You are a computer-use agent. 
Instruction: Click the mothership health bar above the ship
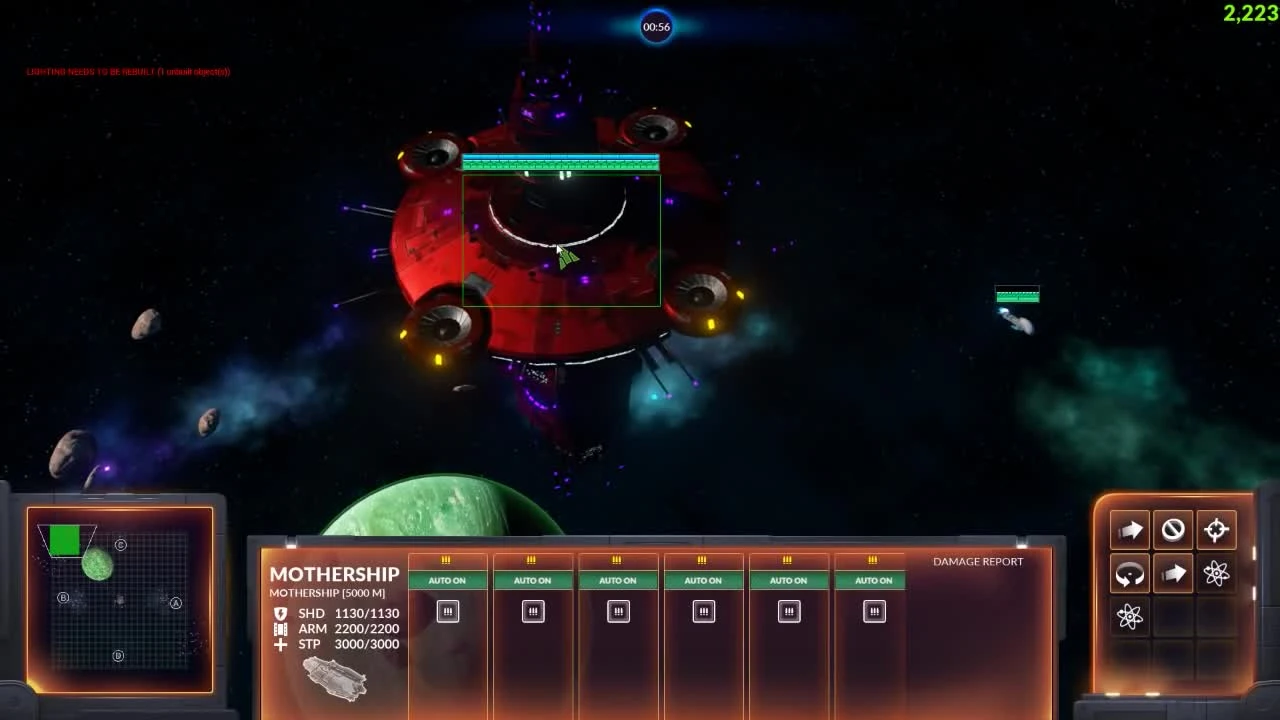click(x=560, y=161)
